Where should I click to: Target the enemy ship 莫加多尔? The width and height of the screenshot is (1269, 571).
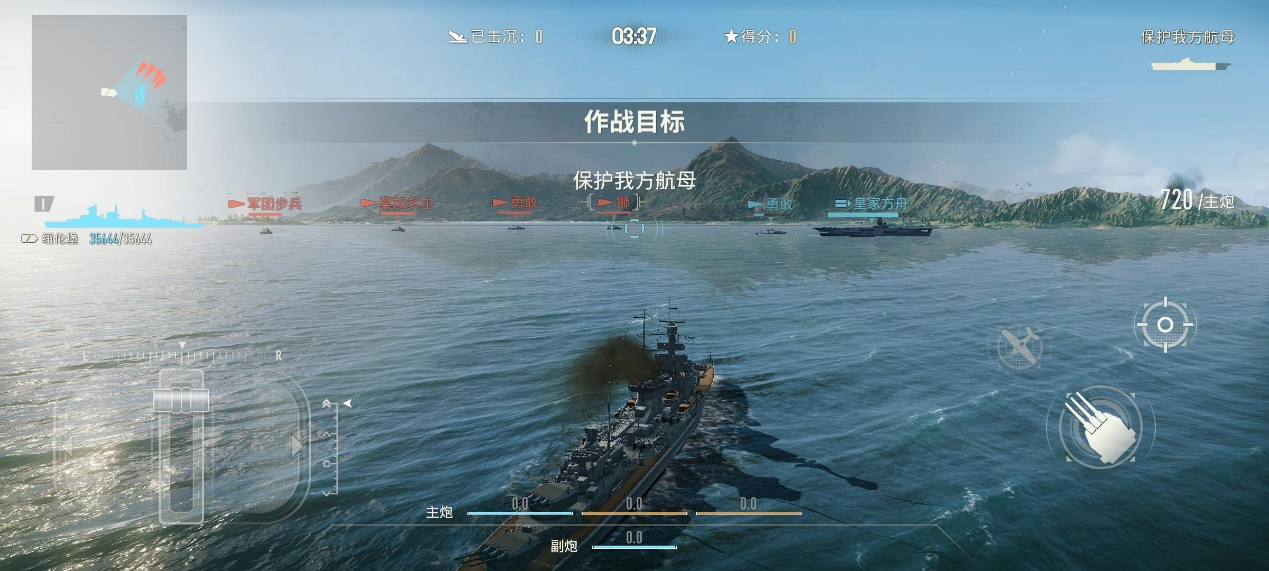pos(398,204)
